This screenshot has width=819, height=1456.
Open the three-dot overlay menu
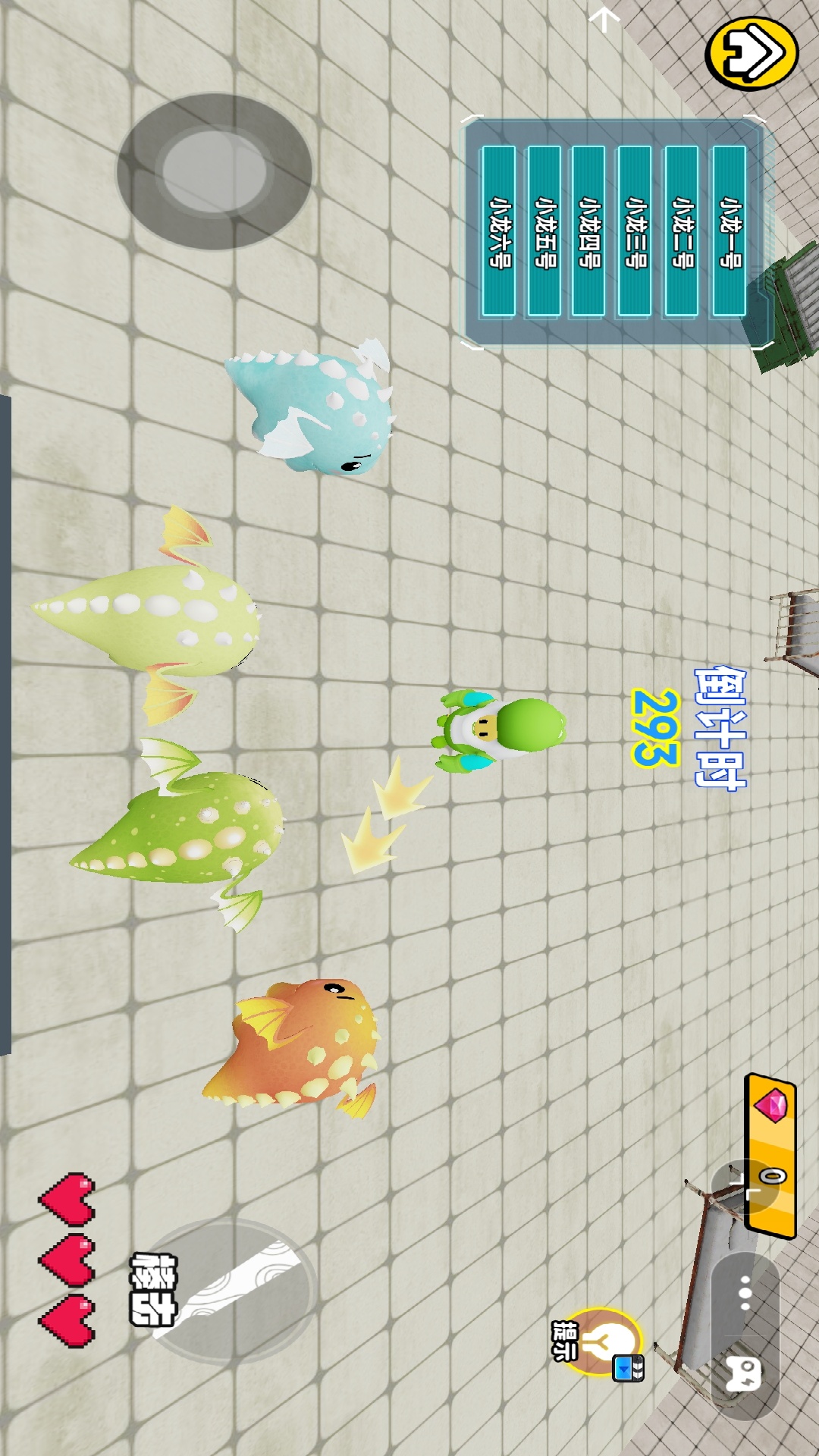click(745, 1292)
